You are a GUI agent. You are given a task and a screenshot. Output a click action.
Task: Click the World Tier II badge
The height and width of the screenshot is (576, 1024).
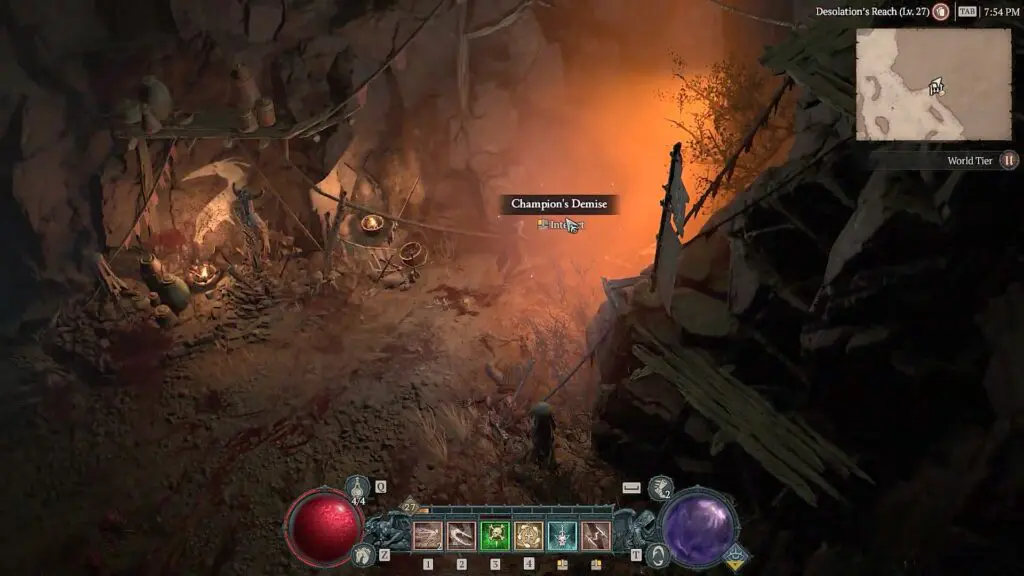coord(1010,160)
